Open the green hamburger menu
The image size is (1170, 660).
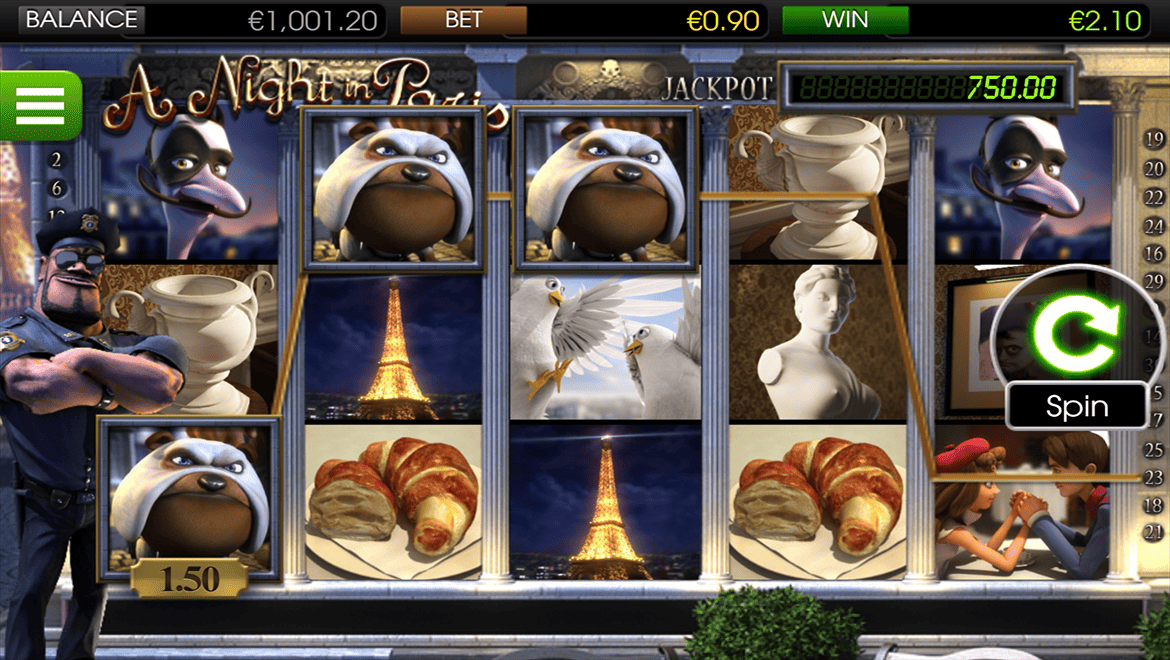click(x=40, y=105)
